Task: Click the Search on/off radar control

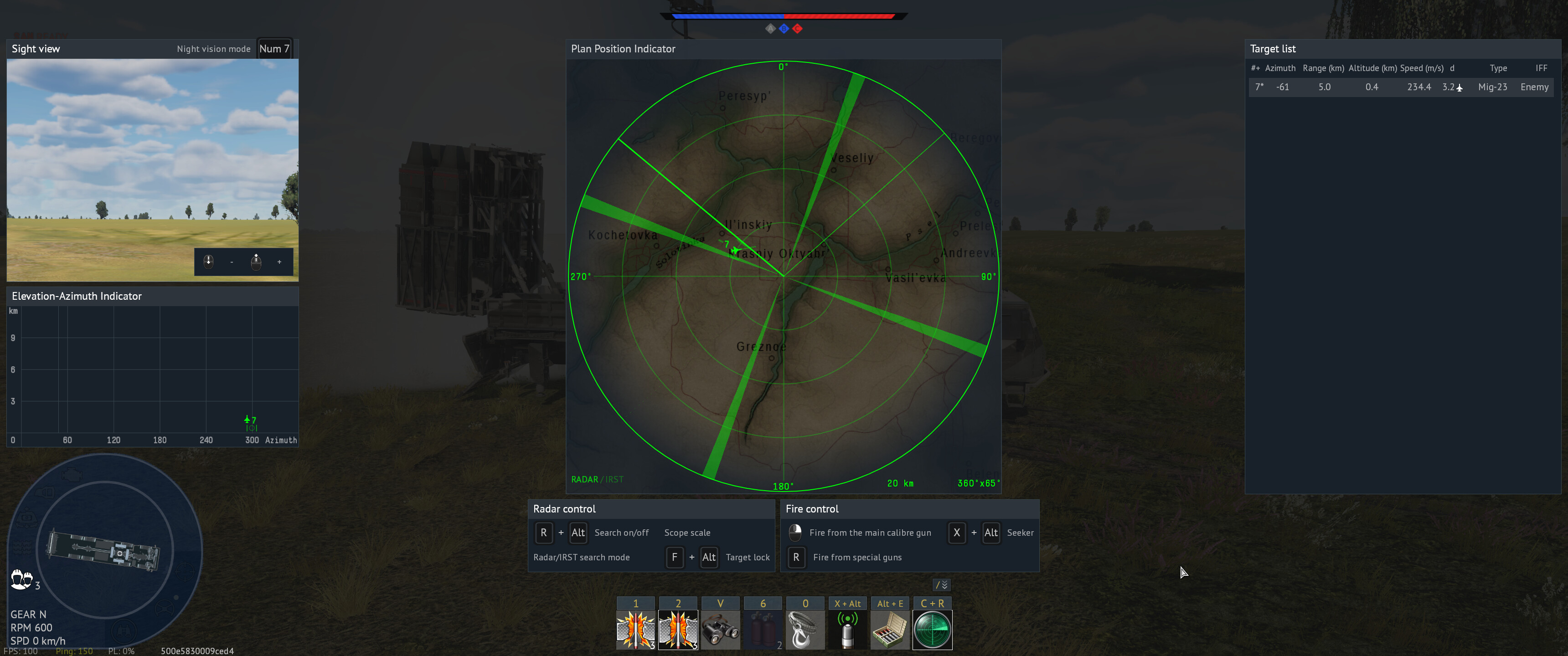Action: pyautogui.click(x=621, y=533)
